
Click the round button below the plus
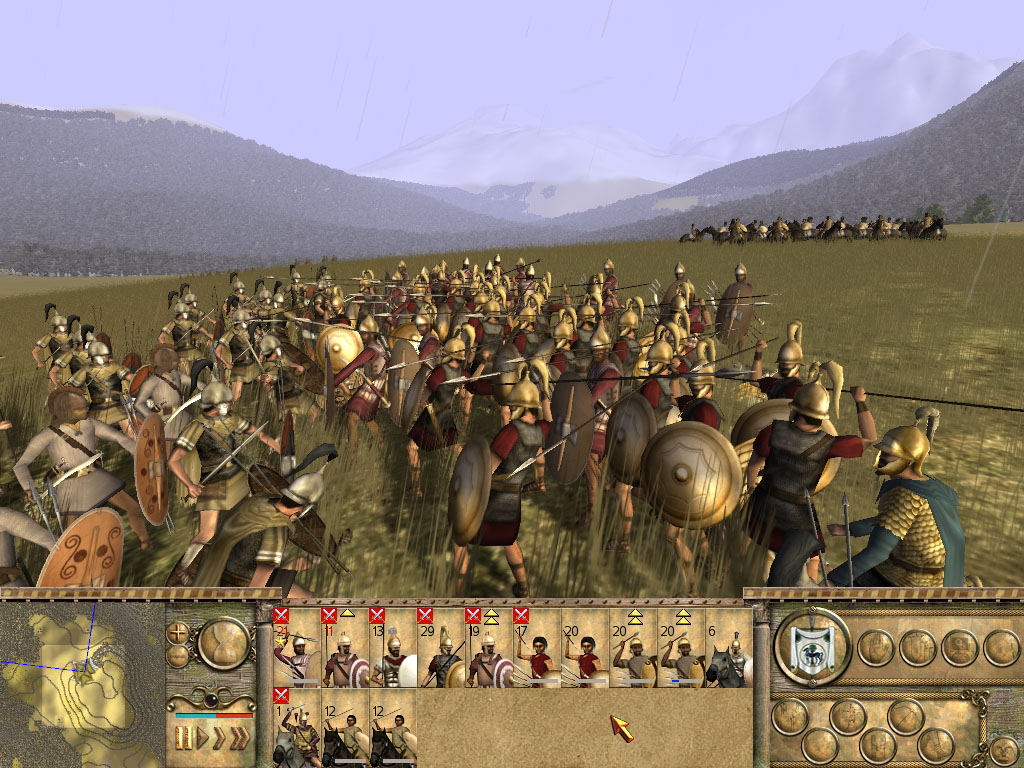click(179, 656)
